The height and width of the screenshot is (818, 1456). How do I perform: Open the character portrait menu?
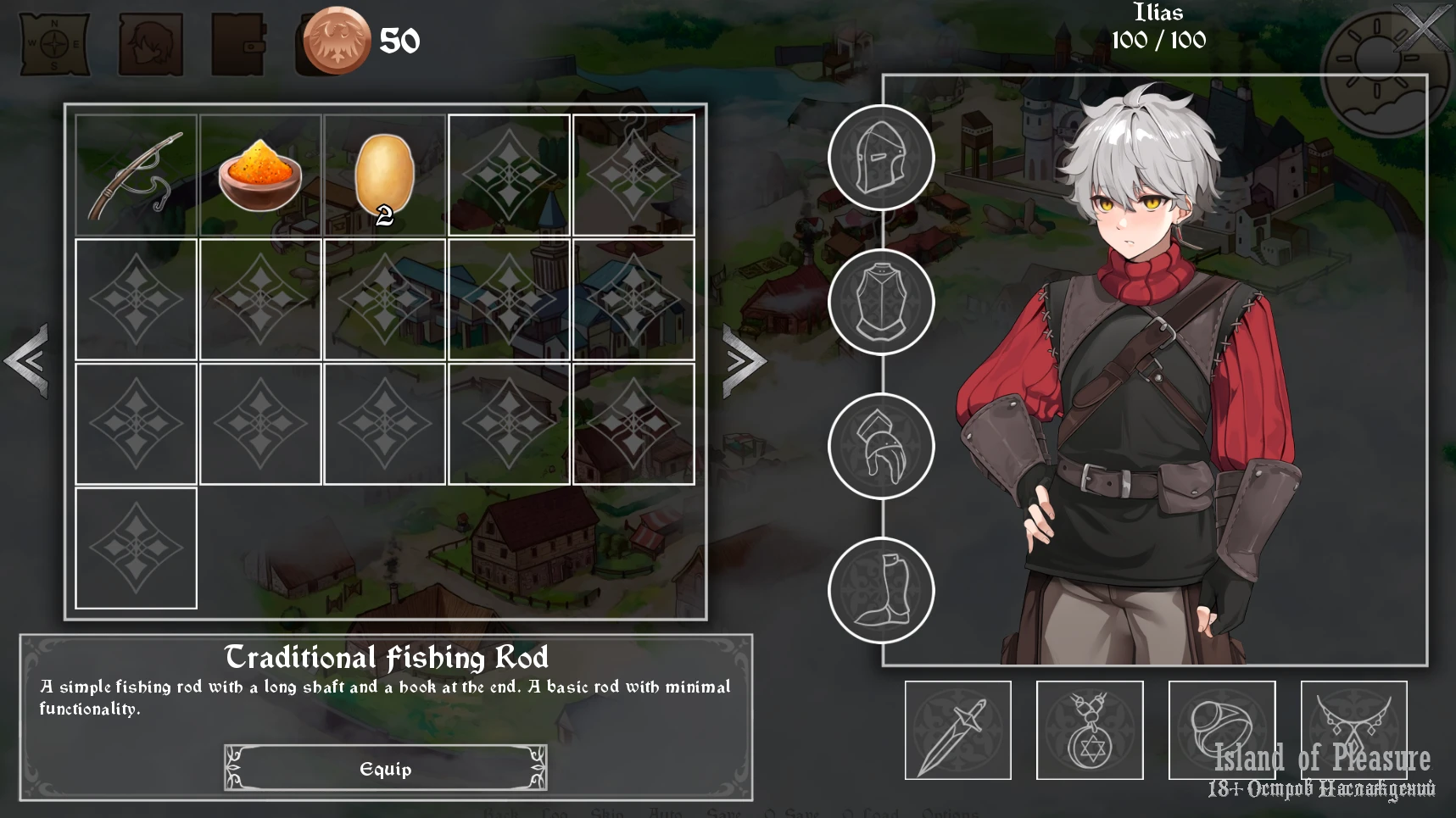[x=150, y=42]
